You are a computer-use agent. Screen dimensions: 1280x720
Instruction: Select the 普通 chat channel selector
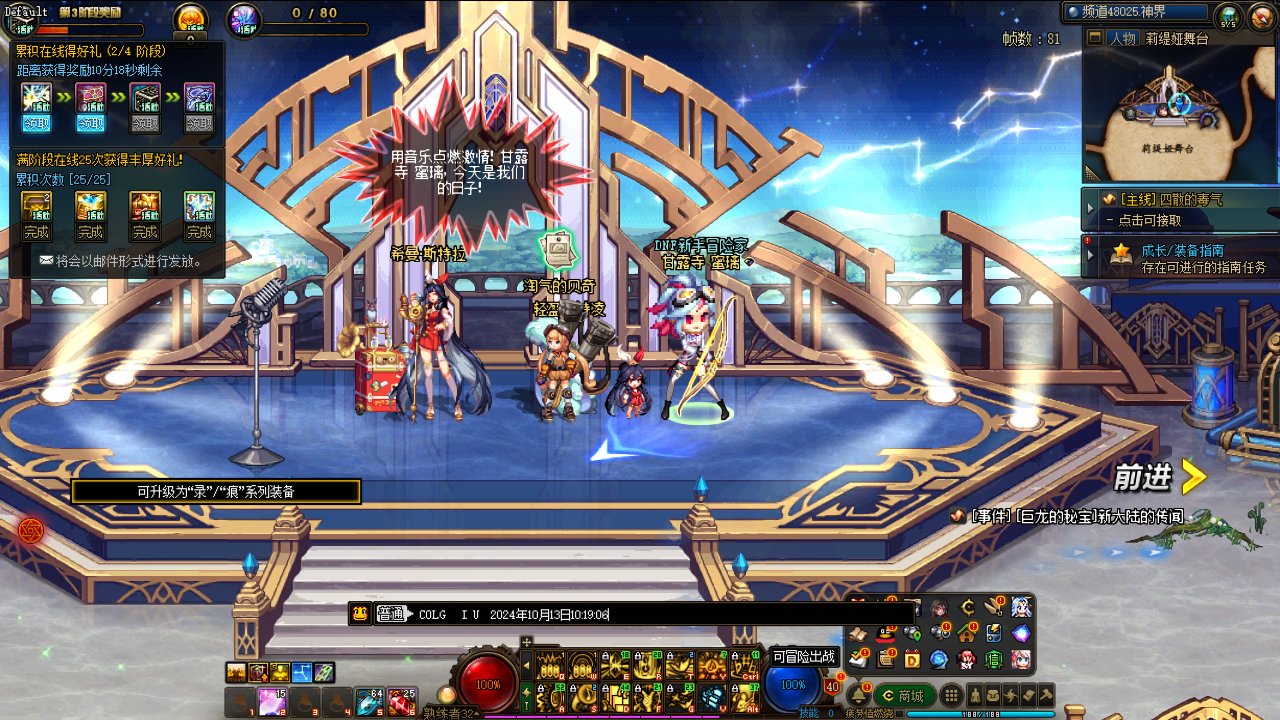392,614
